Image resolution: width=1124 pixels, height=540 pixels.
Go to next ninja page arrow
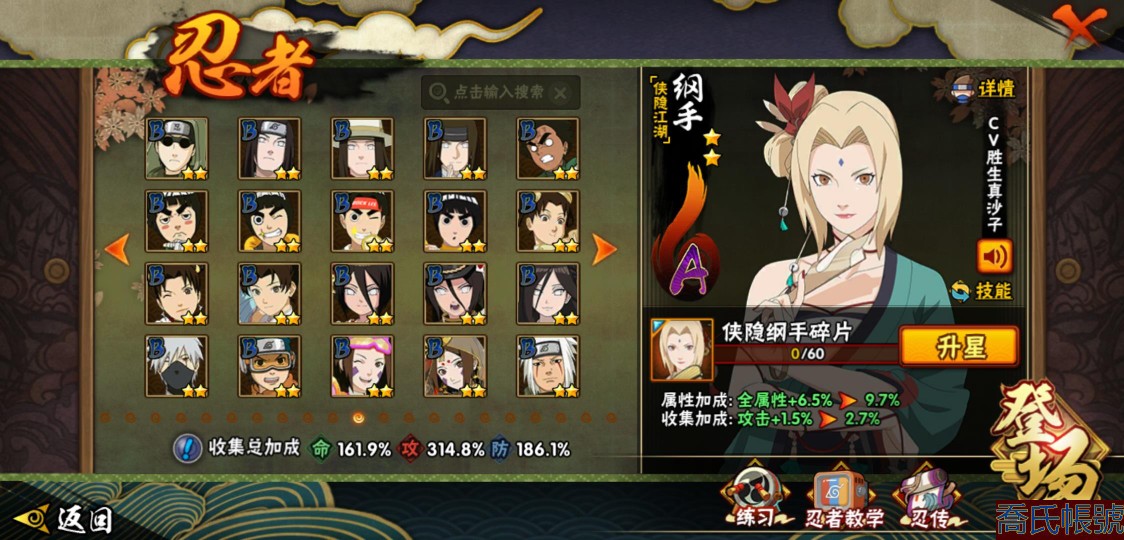[604, 249]
